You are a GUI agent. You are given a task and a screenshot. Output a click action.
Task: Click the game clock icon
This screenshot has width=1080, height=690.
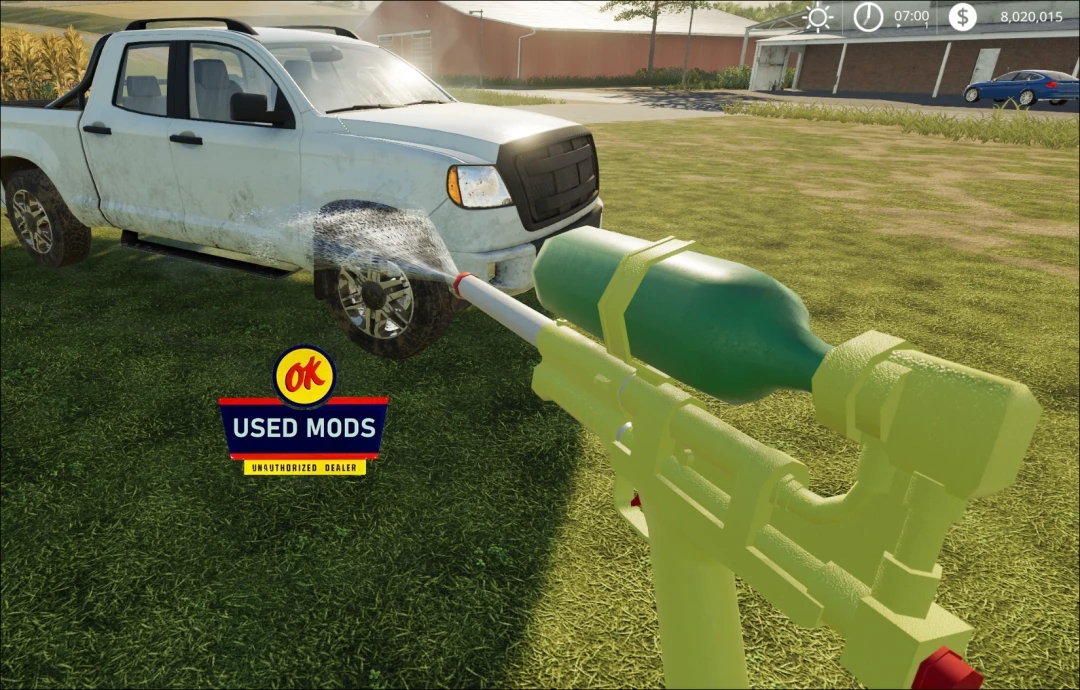click(868, 17)
